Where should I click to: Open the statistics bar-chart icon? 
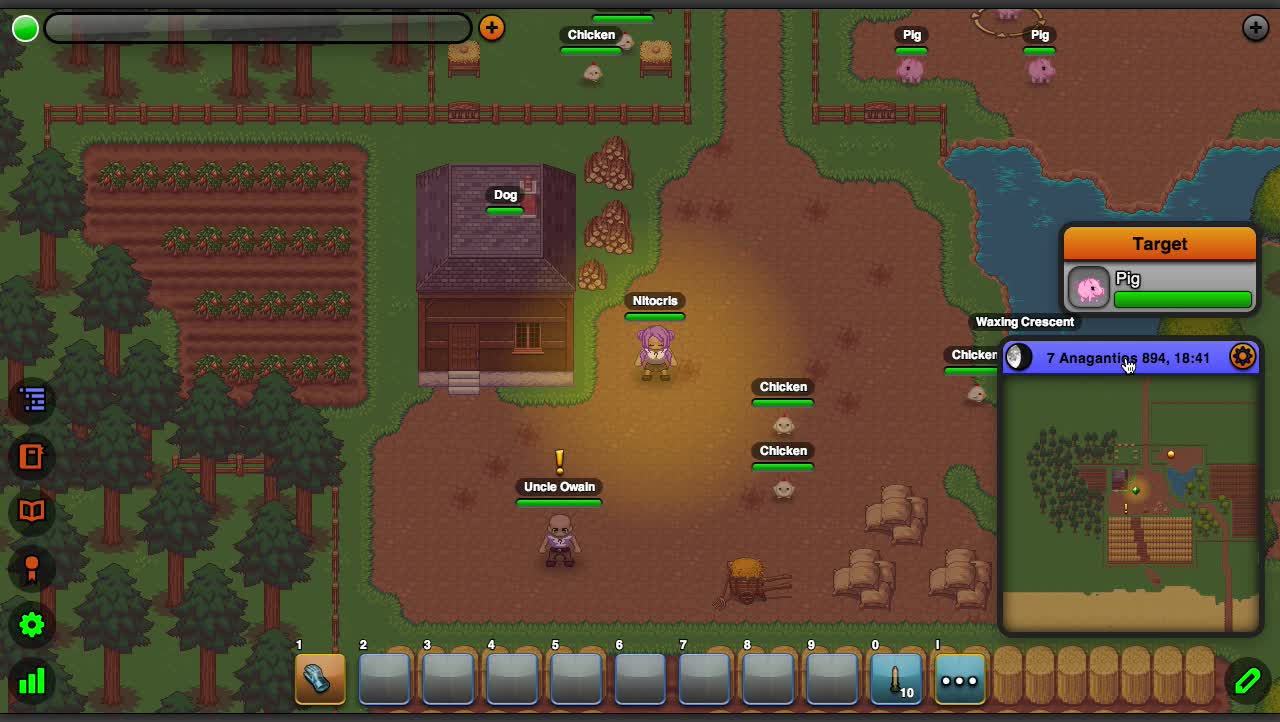[x=31, y=680]
